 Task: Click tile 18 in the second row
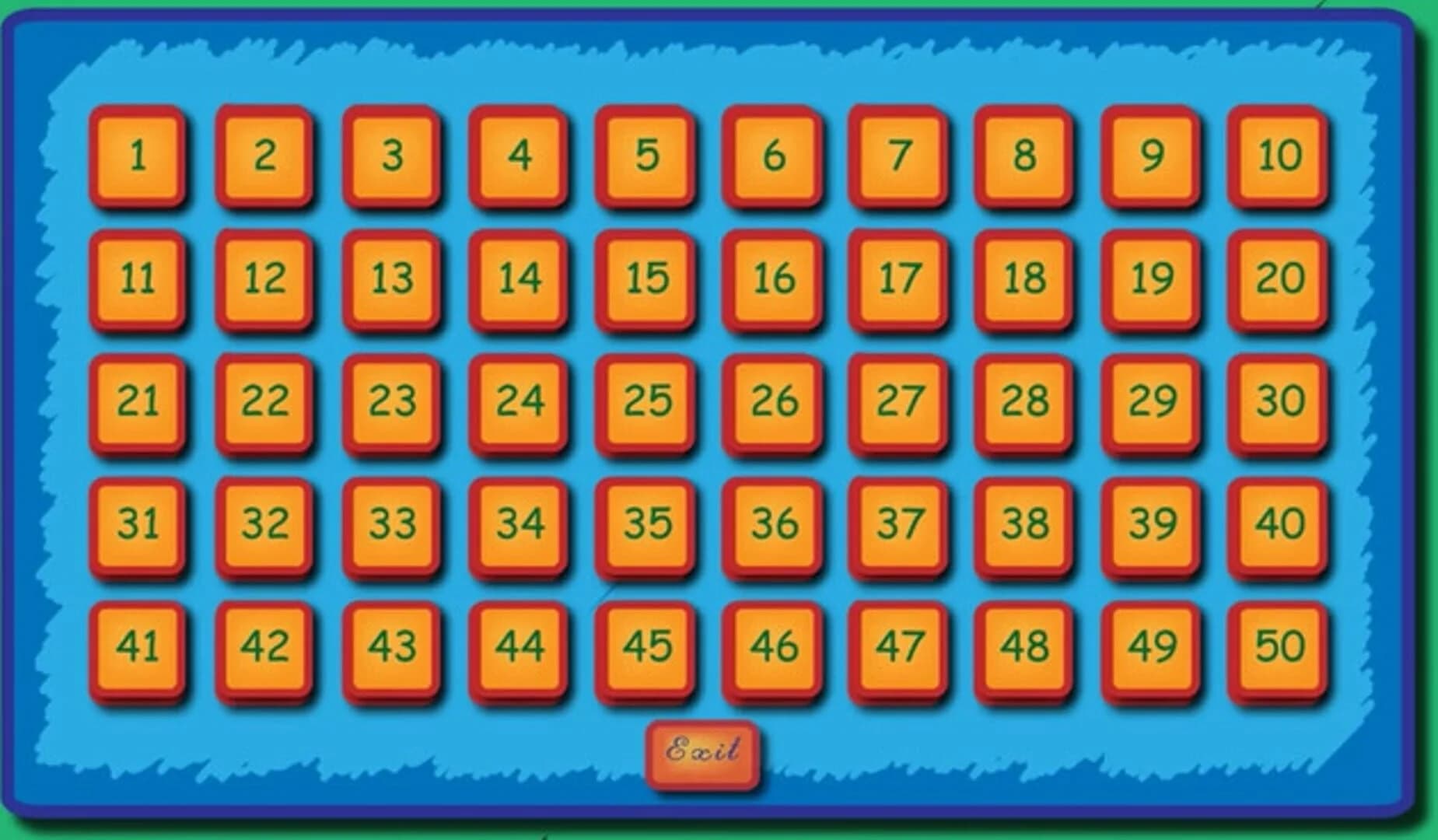[1024, 278]
